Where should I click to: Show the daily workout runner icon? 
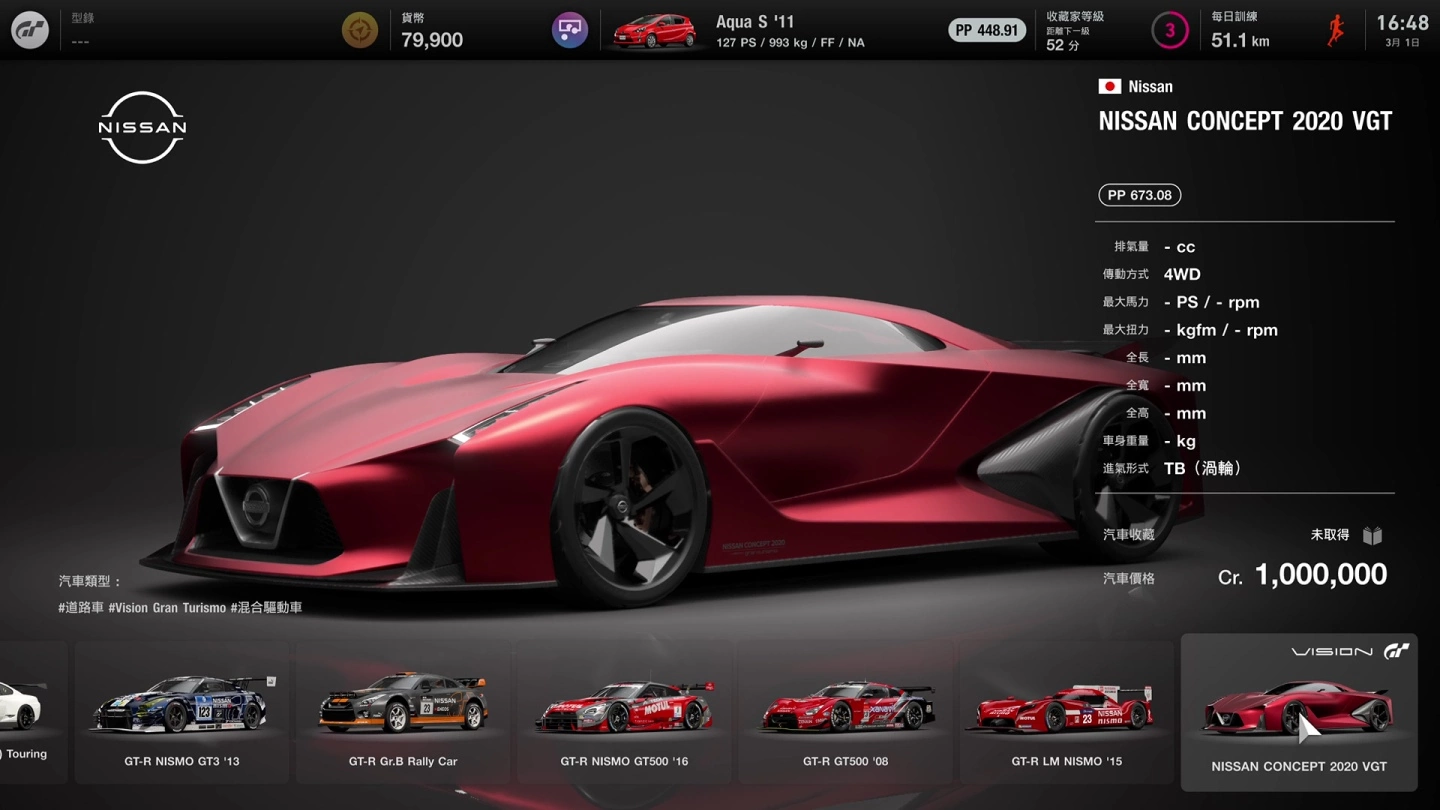tap(1336, 30)
